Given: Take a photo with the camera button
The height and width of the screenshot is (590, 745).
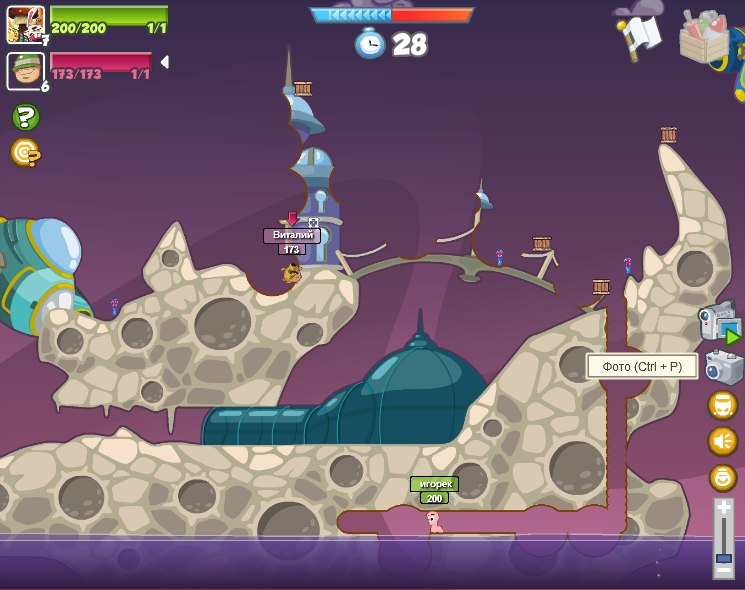Looking at the screenshot, I should (x=723, y=367).
